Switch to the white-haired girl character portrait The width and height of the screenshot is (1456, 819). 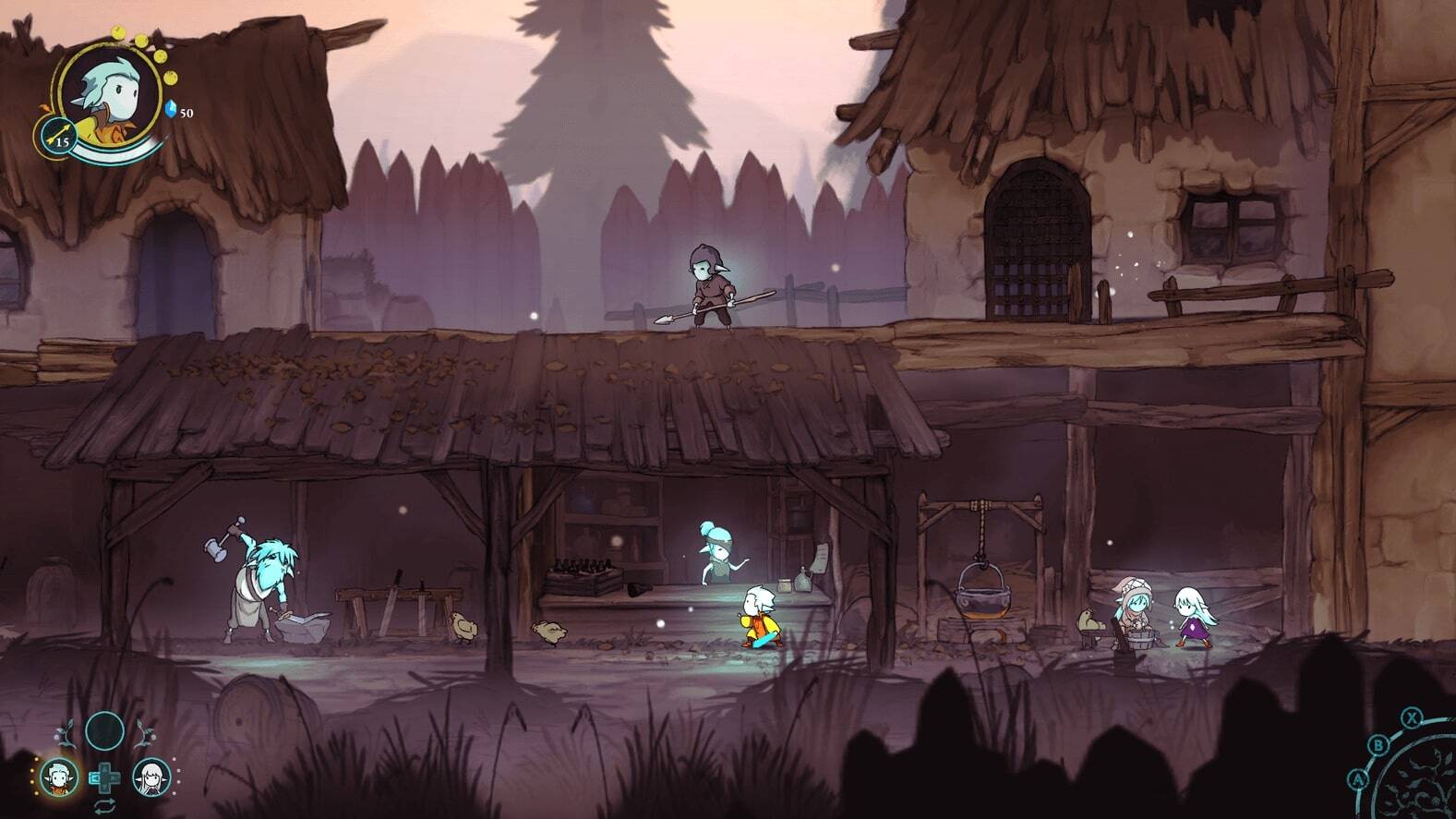tap(150, 777)
